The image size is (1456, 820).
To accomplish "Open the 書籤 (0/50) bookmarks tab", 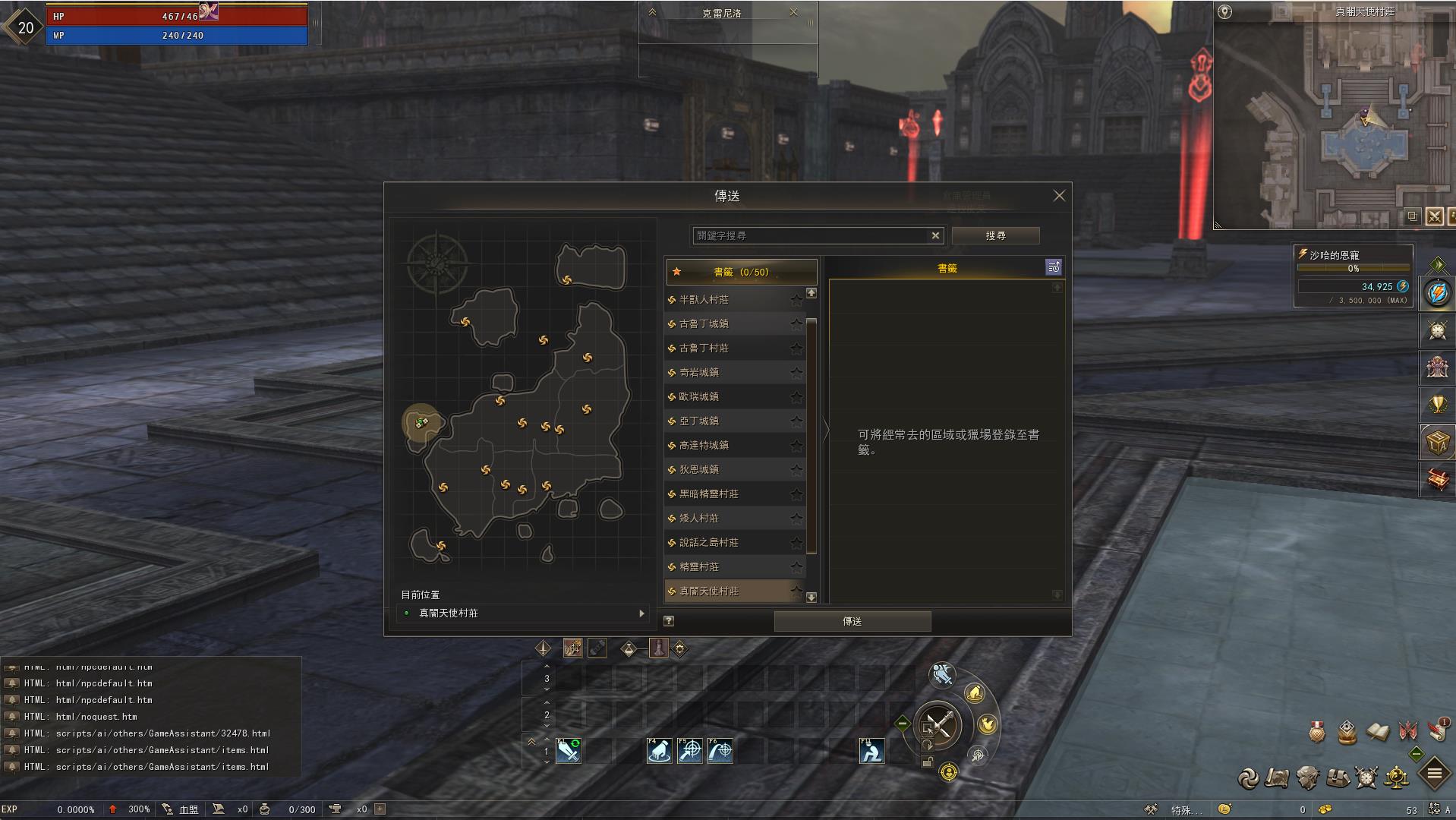I will (x=741, y=272).
